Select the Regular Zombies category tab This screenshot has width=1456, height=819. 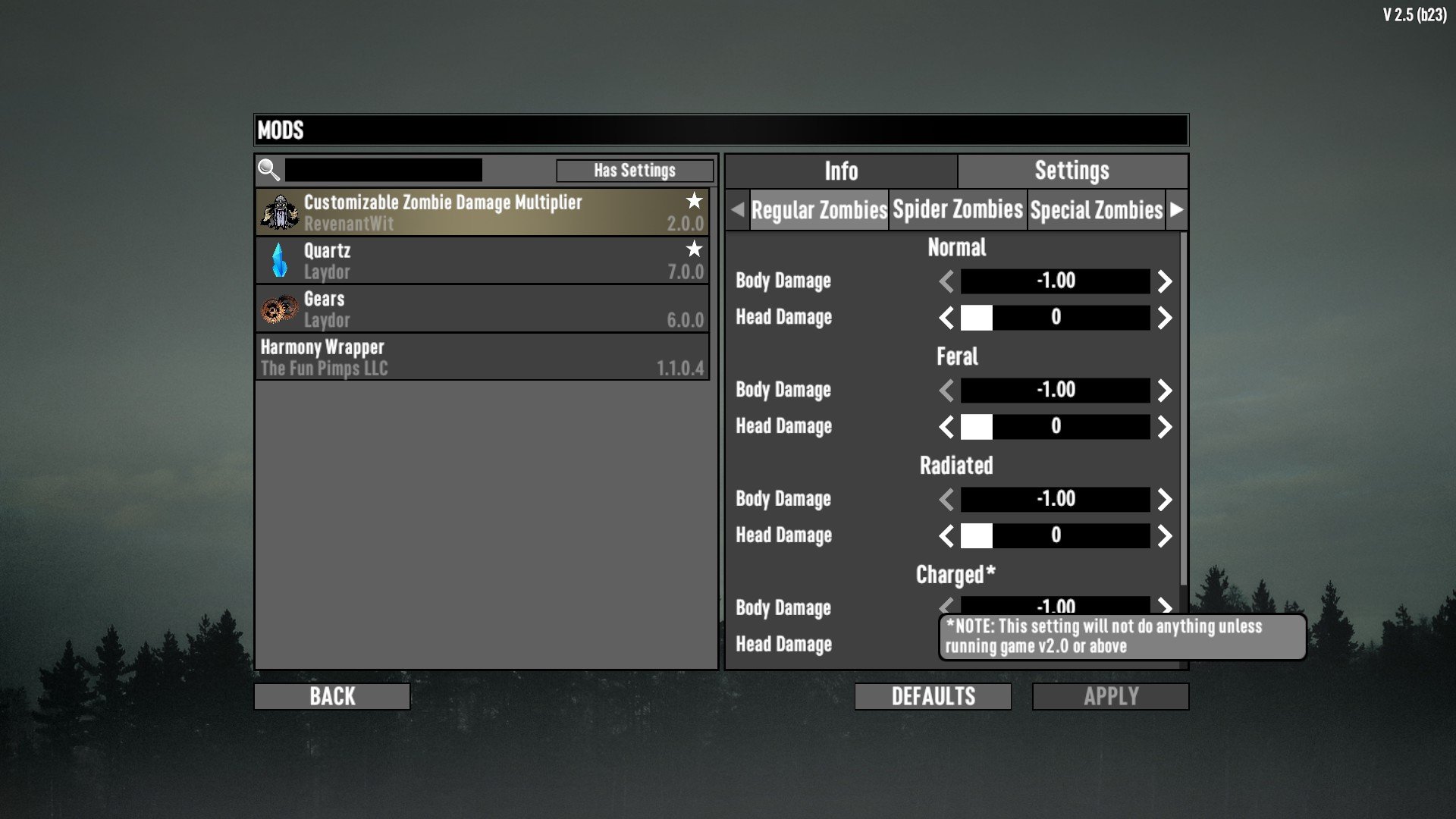[819, 210]
